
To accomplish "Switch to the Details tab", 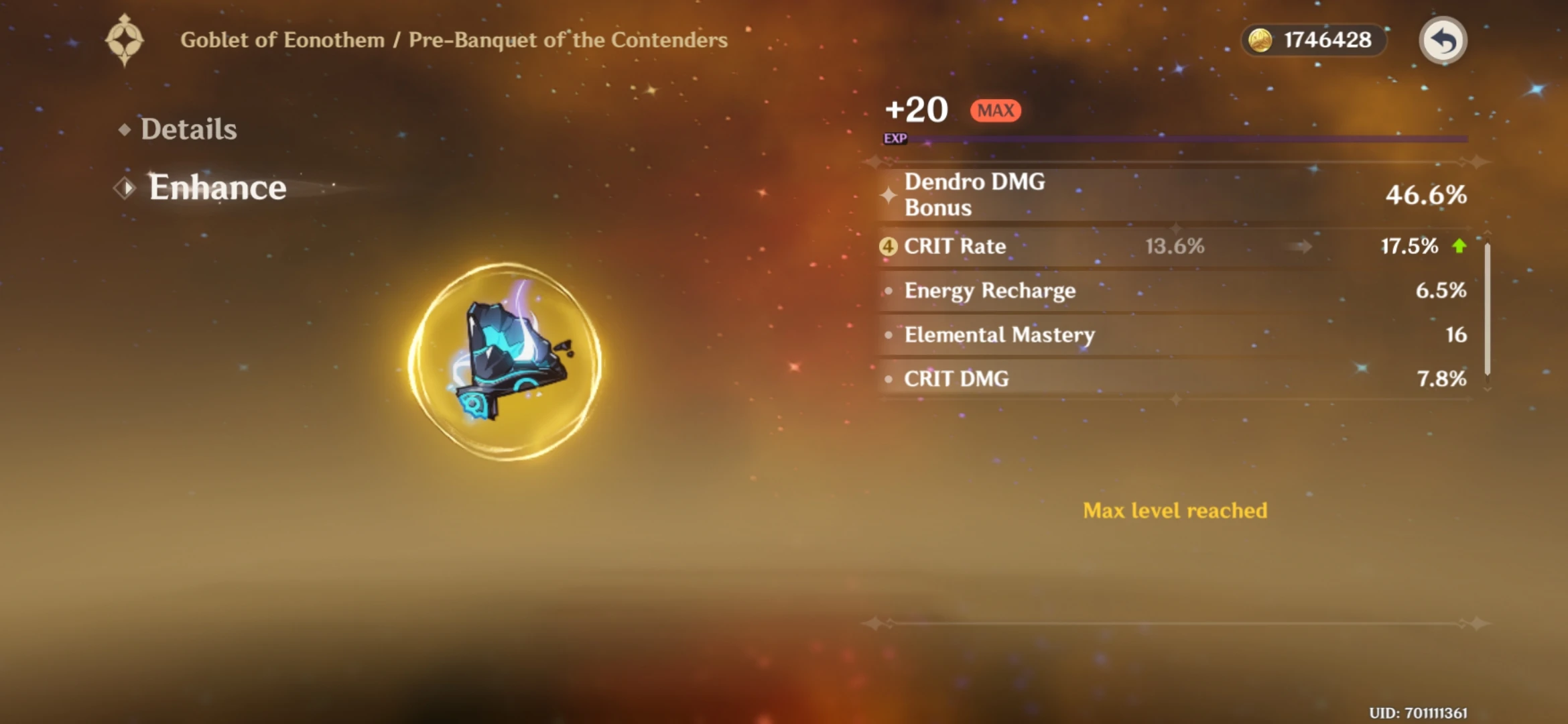I will 188,128.
